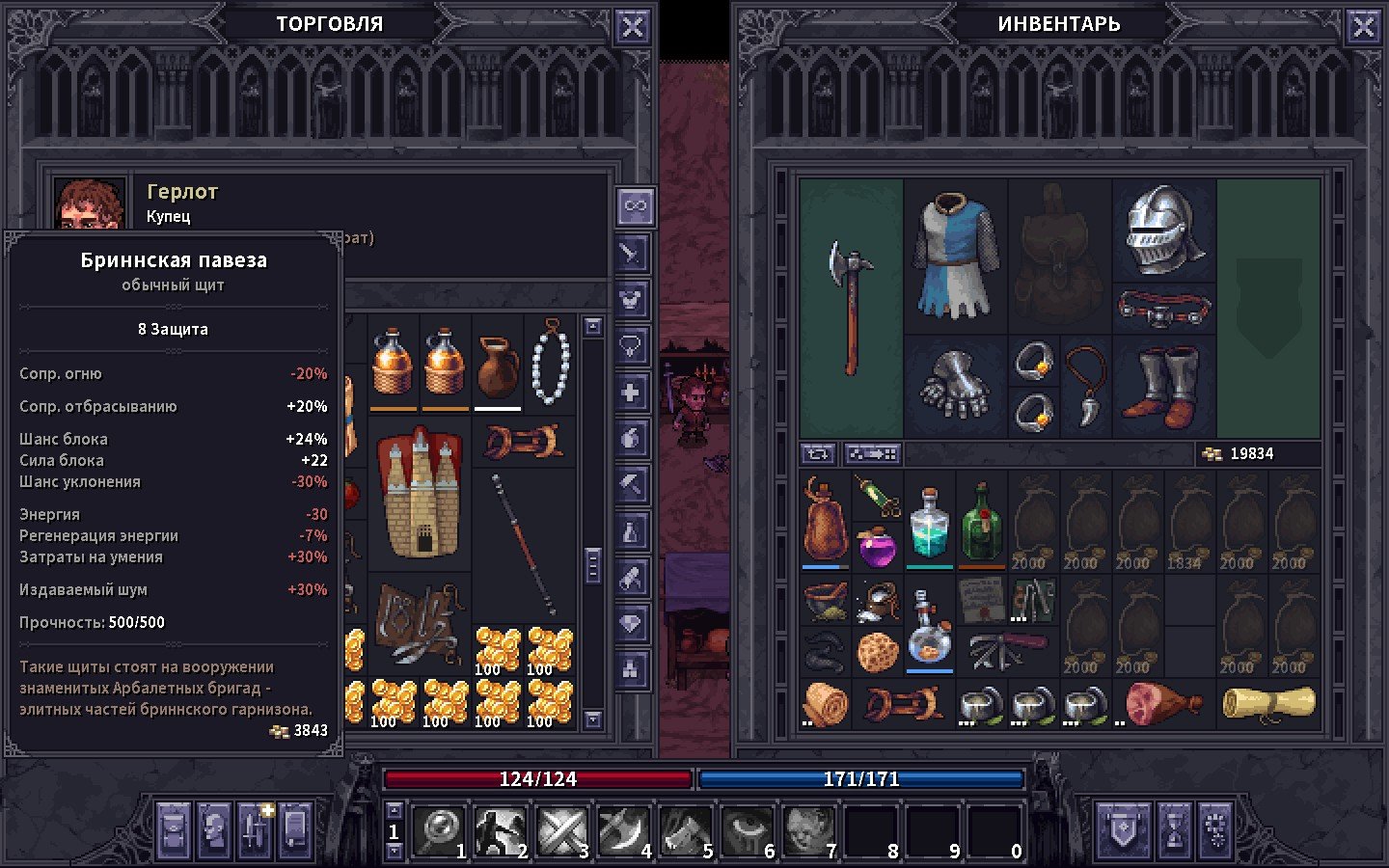Screen dimensions: 1389x868
Task: Select the ham leg in inventory
Action: point(1162,702)
